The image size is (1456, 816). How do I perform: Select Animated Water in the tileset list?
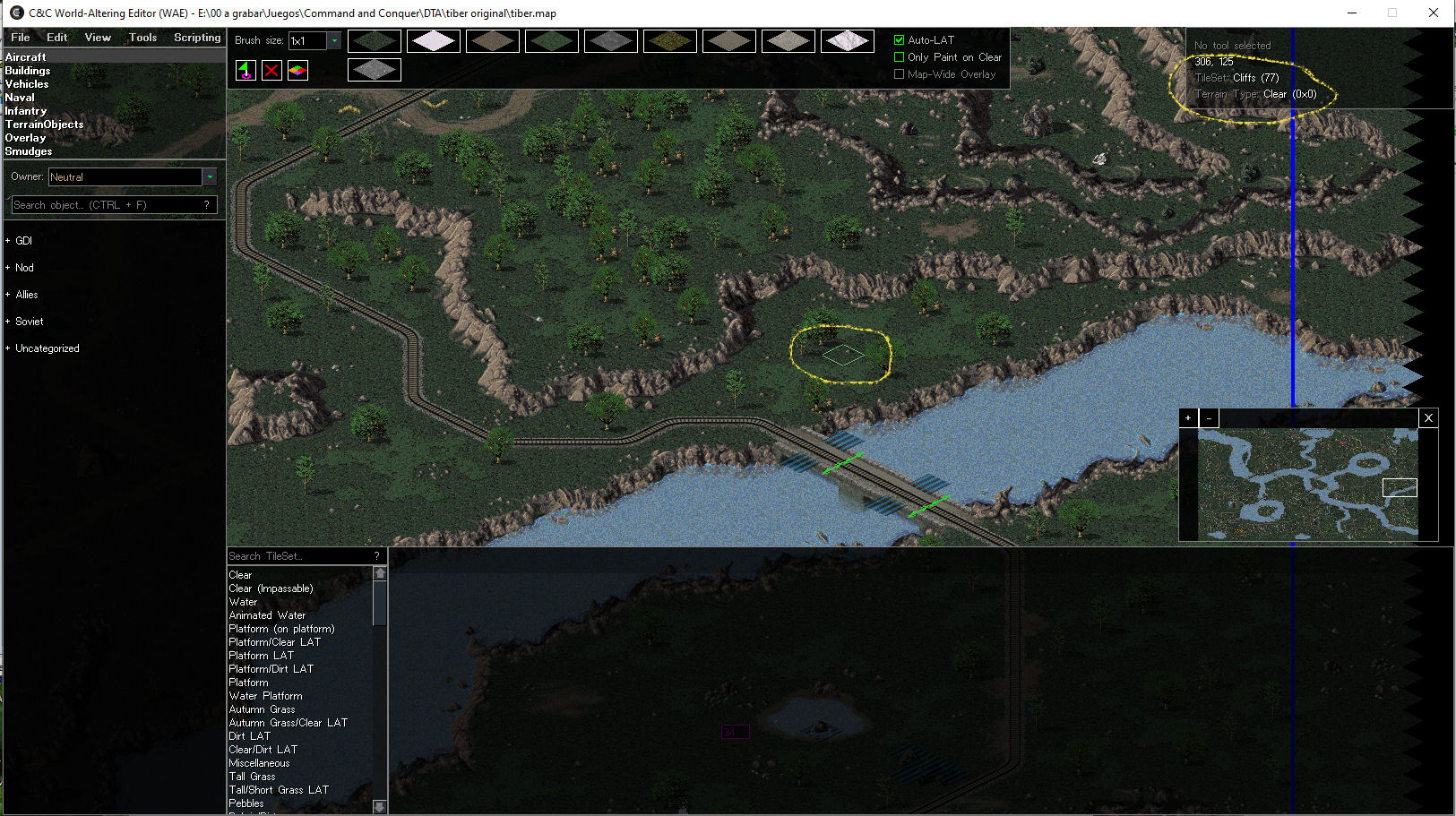(x=267, y=615)
